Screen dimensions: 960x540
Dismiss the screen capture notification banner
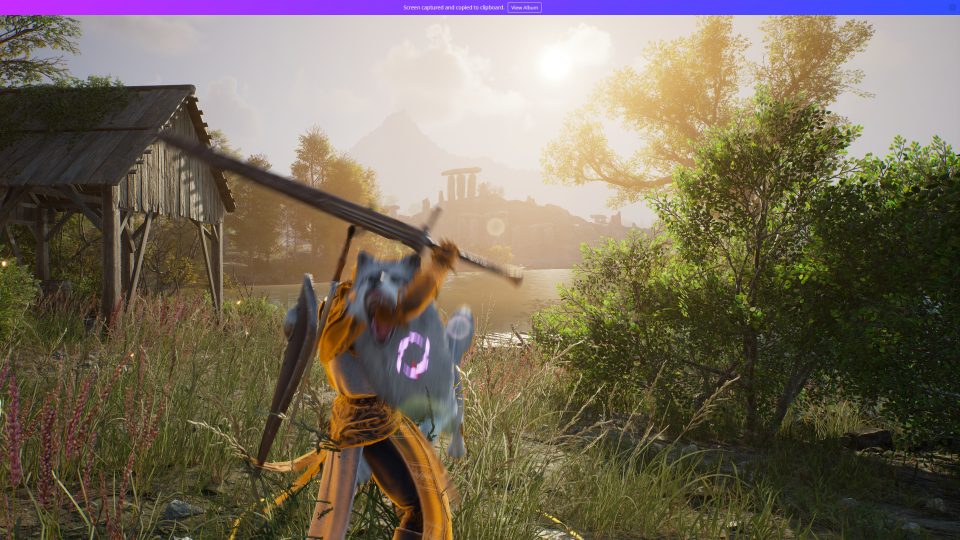pos(951,7)
